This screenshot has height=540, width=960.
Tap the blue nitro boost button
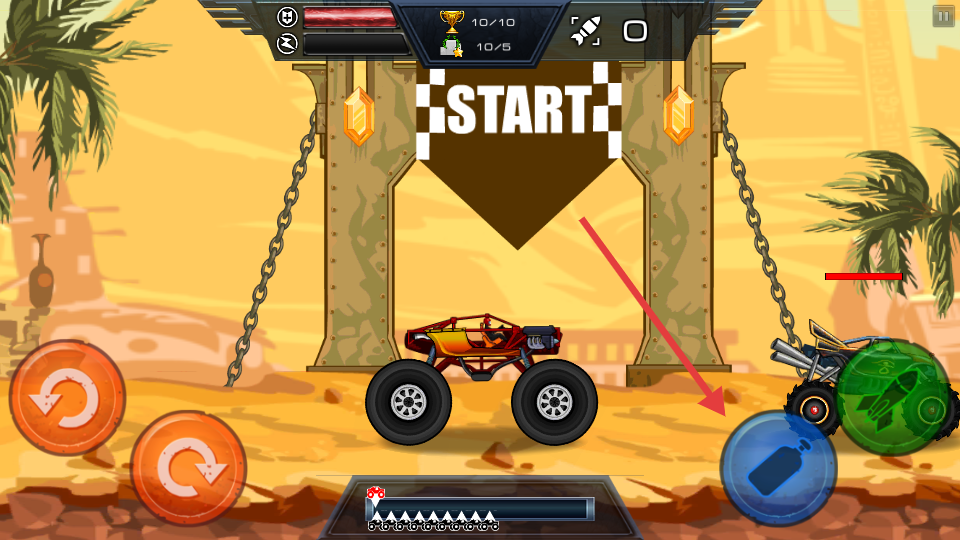click(778, 468)
